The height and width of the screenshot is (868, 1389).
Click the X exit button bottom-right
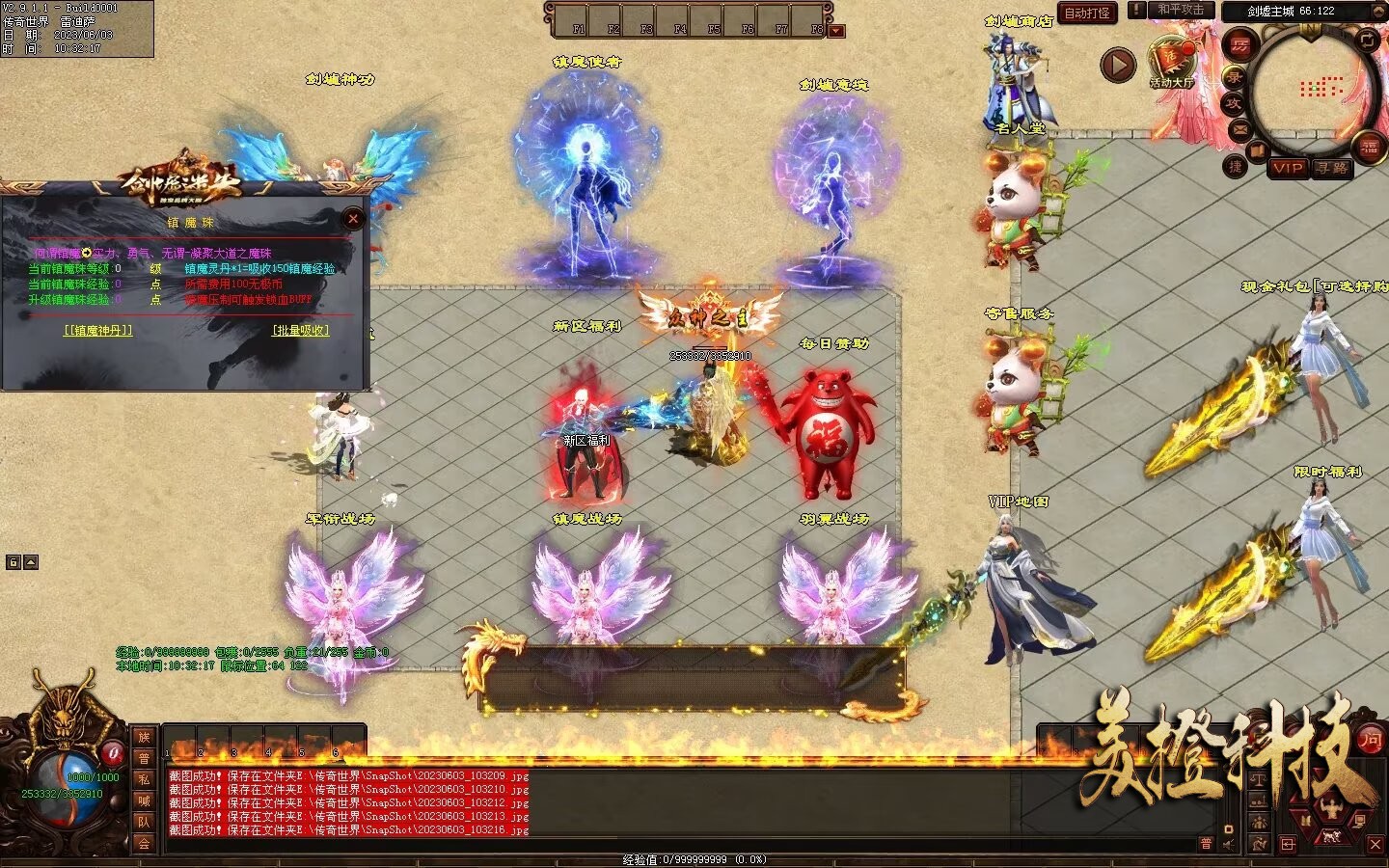point(1375,844)
